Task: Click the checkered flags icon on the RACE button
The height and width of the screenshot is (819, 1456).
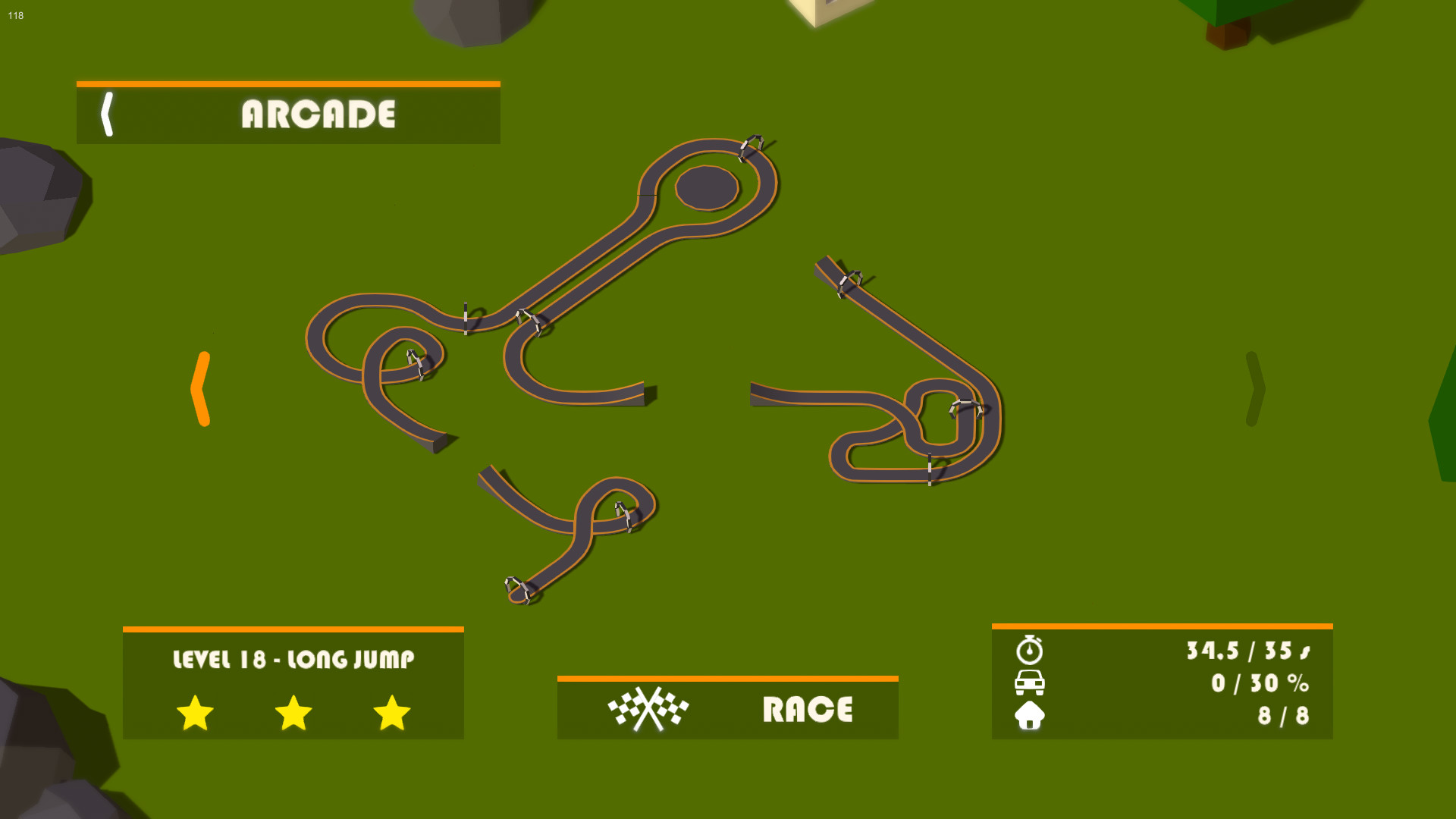Action: [648, 709]
